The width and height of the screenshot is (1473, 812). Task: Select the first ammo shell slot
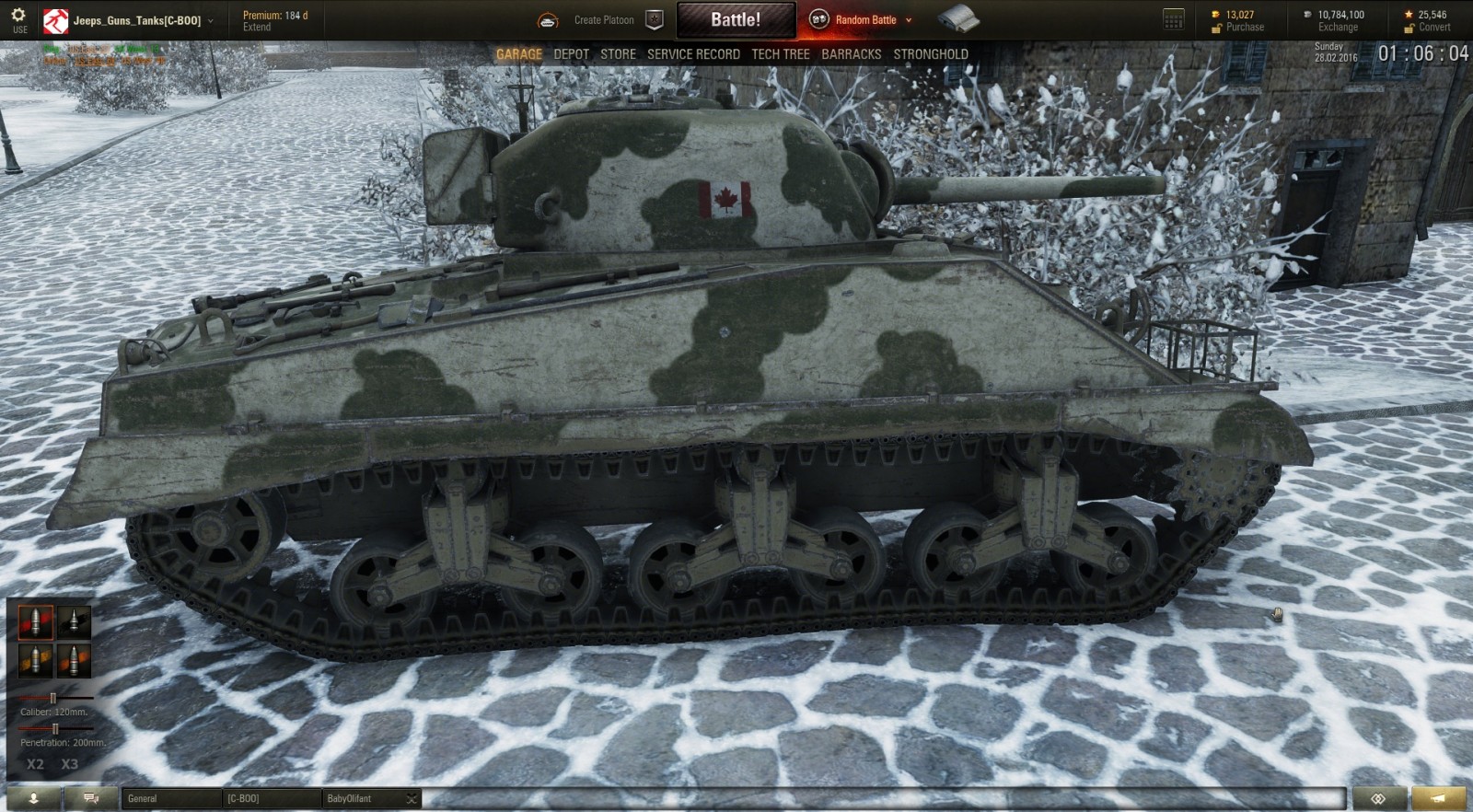point(36,622)
